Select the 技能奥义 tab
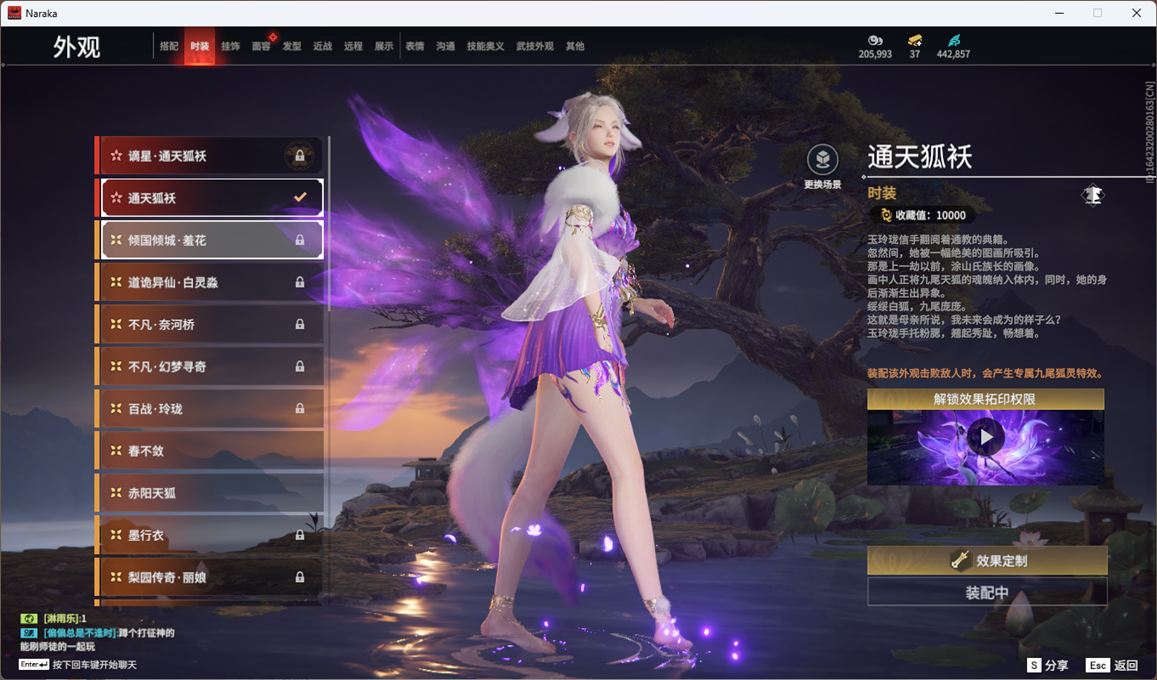This screenshot has height=680, width=1157. click(486, 46)
